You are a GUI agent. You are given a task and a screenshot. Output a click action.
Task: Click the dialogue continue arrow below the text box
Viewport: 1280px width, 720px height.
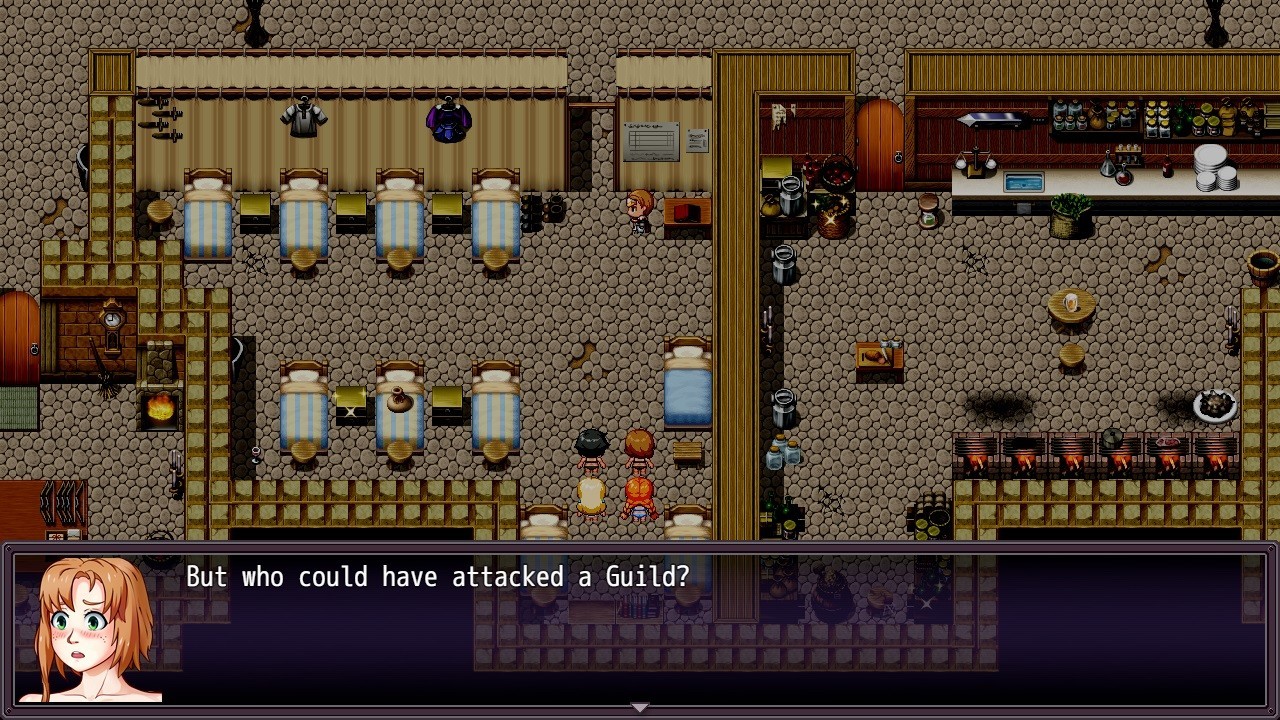(640, 706)
